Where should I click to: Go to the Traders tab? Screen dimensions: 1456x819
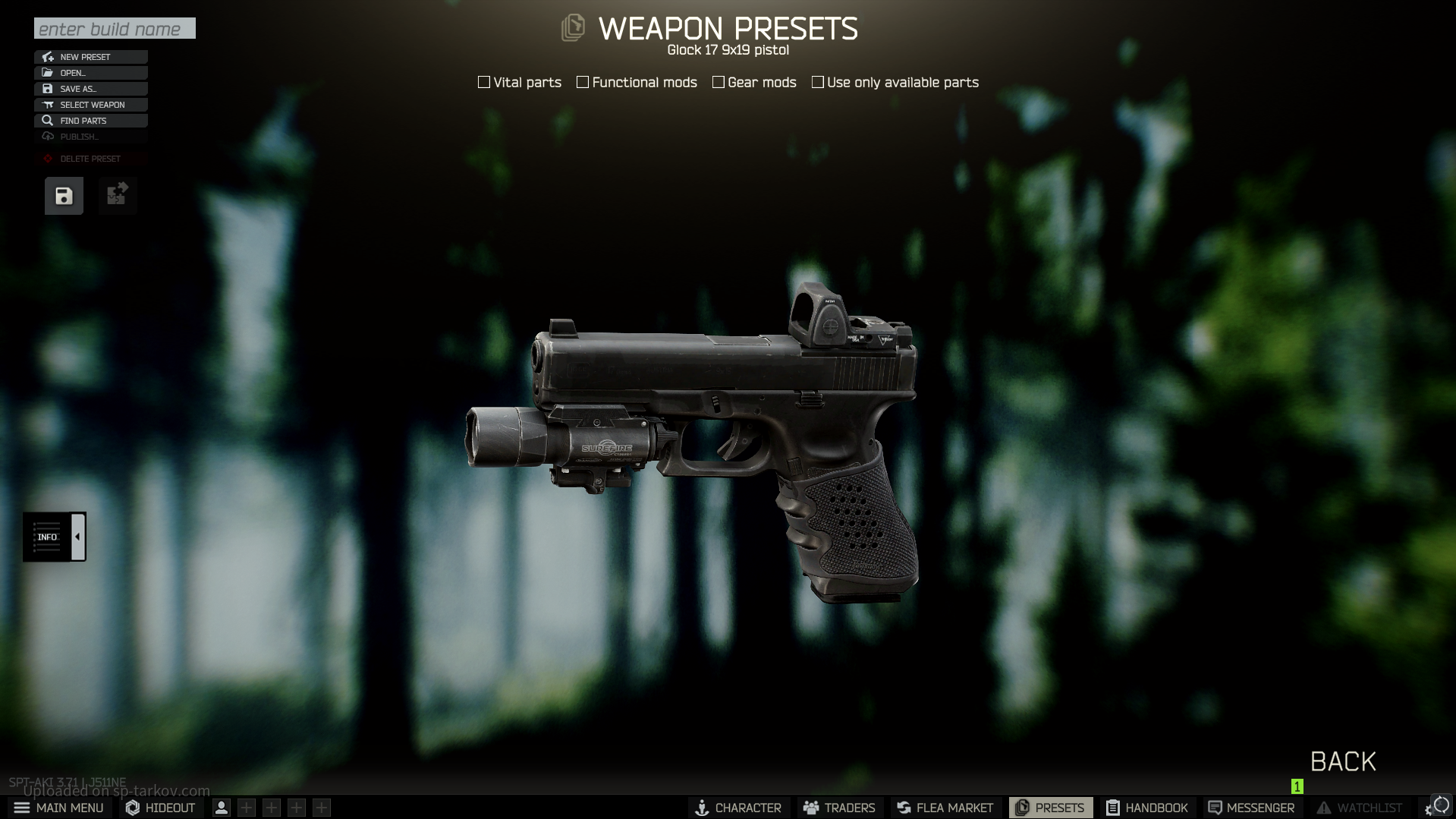pos(839,808)
